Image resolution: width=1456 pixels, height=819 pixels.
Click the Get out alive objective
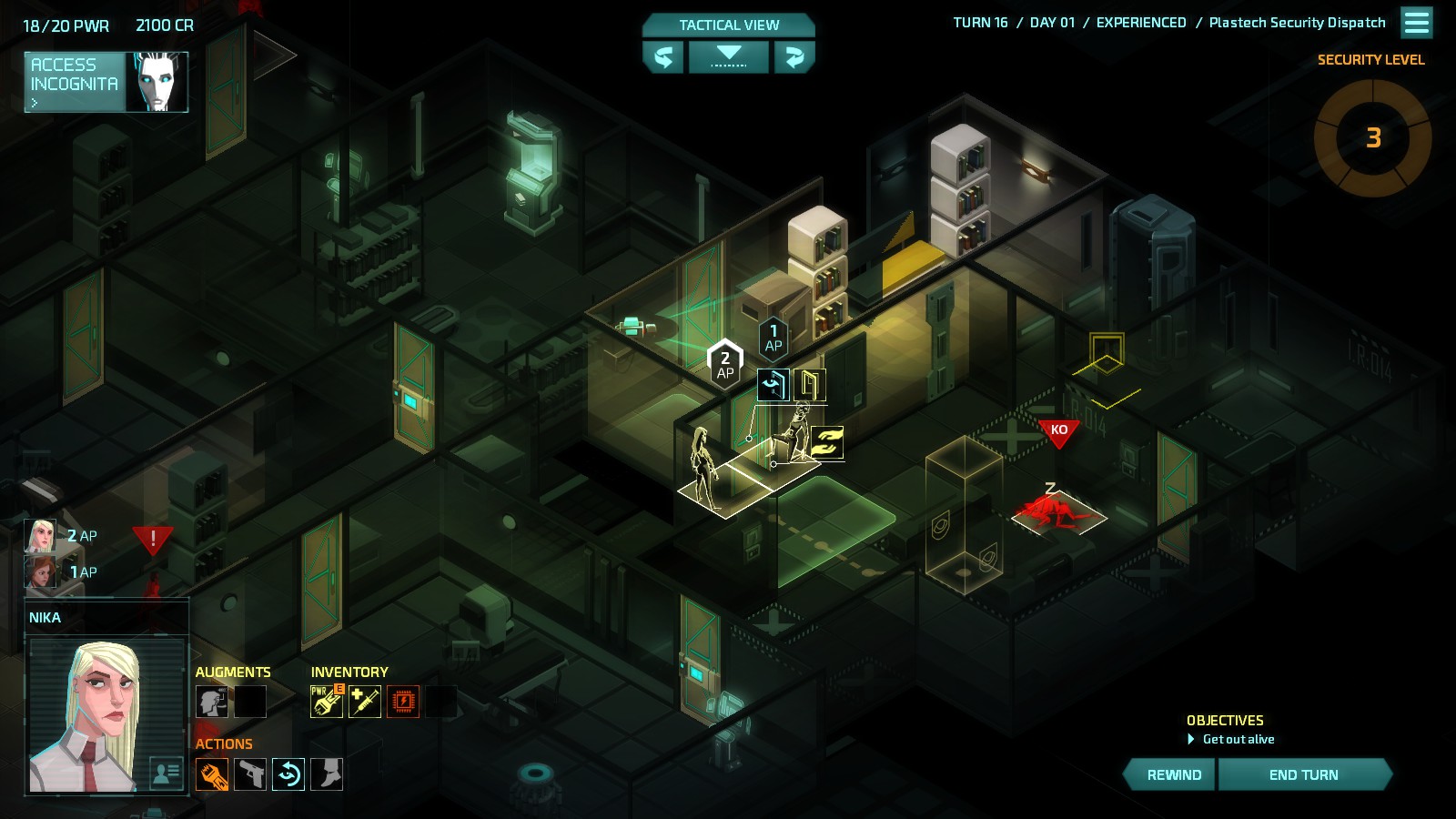point(1239,739)
